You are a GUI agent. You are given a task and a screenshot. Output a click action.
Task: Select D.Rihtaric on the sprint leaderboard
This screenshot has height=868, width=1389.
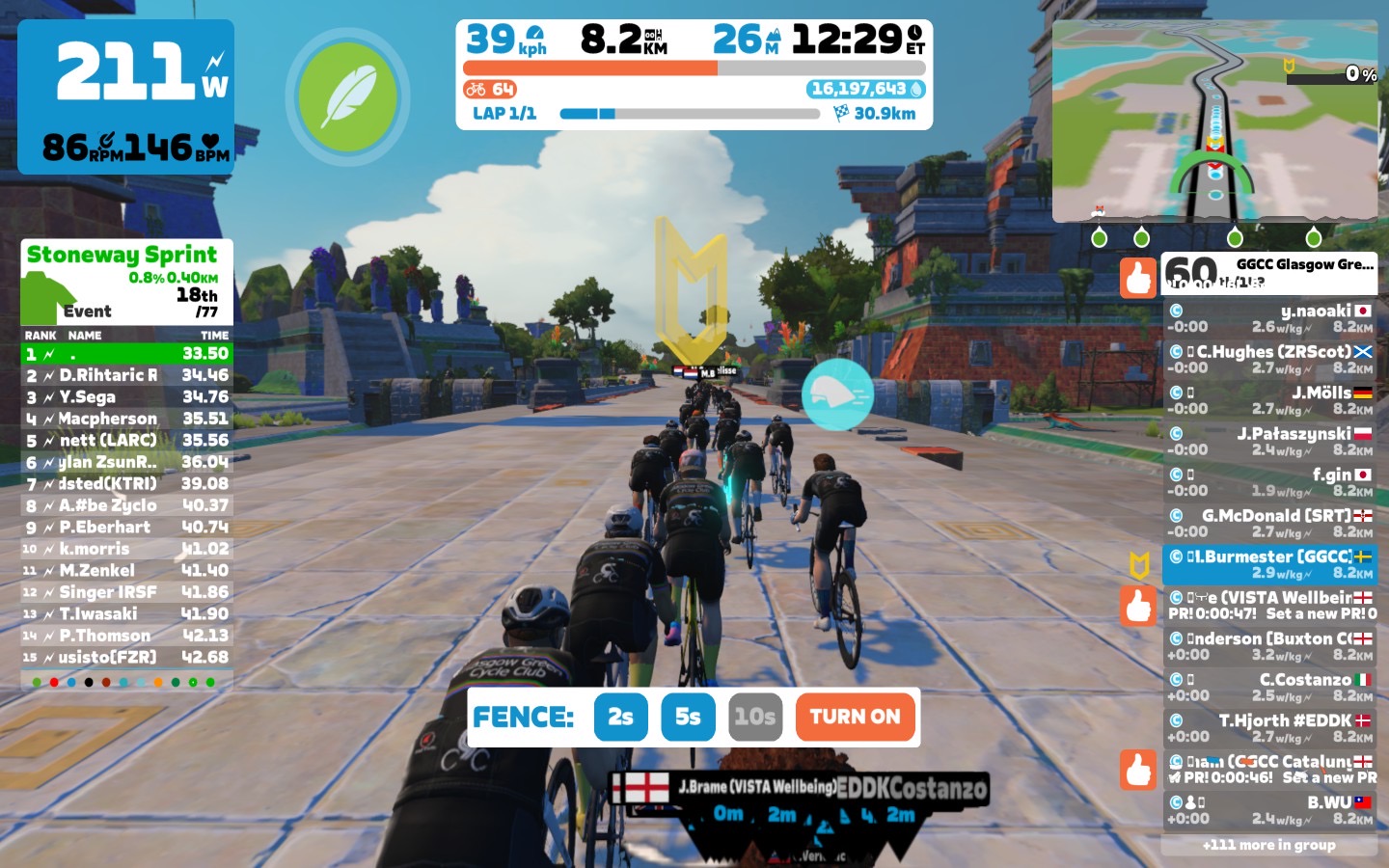tap(126, 375)
